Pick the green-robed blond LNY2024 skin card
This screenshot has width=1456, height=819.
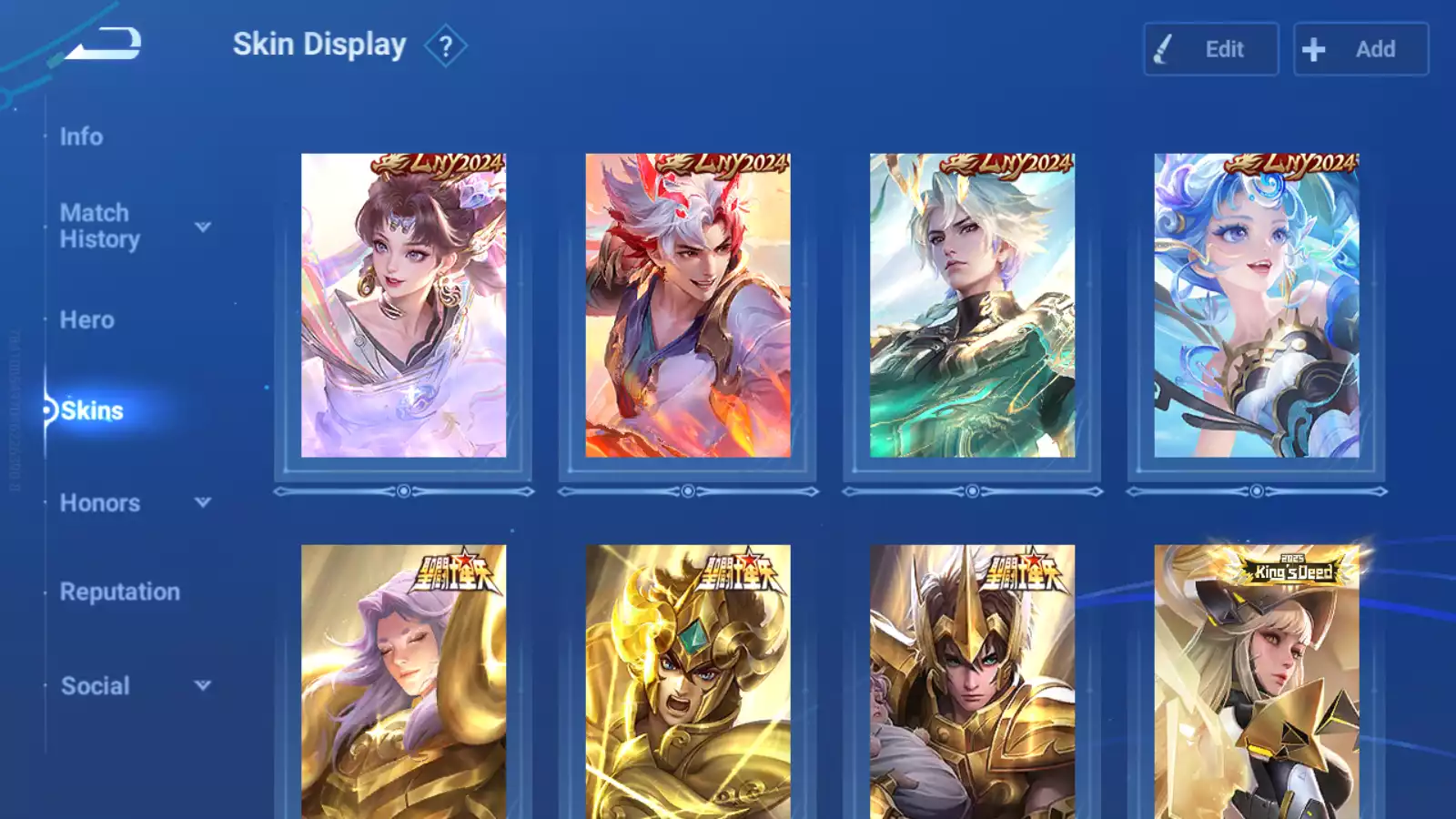click(972, 306)
